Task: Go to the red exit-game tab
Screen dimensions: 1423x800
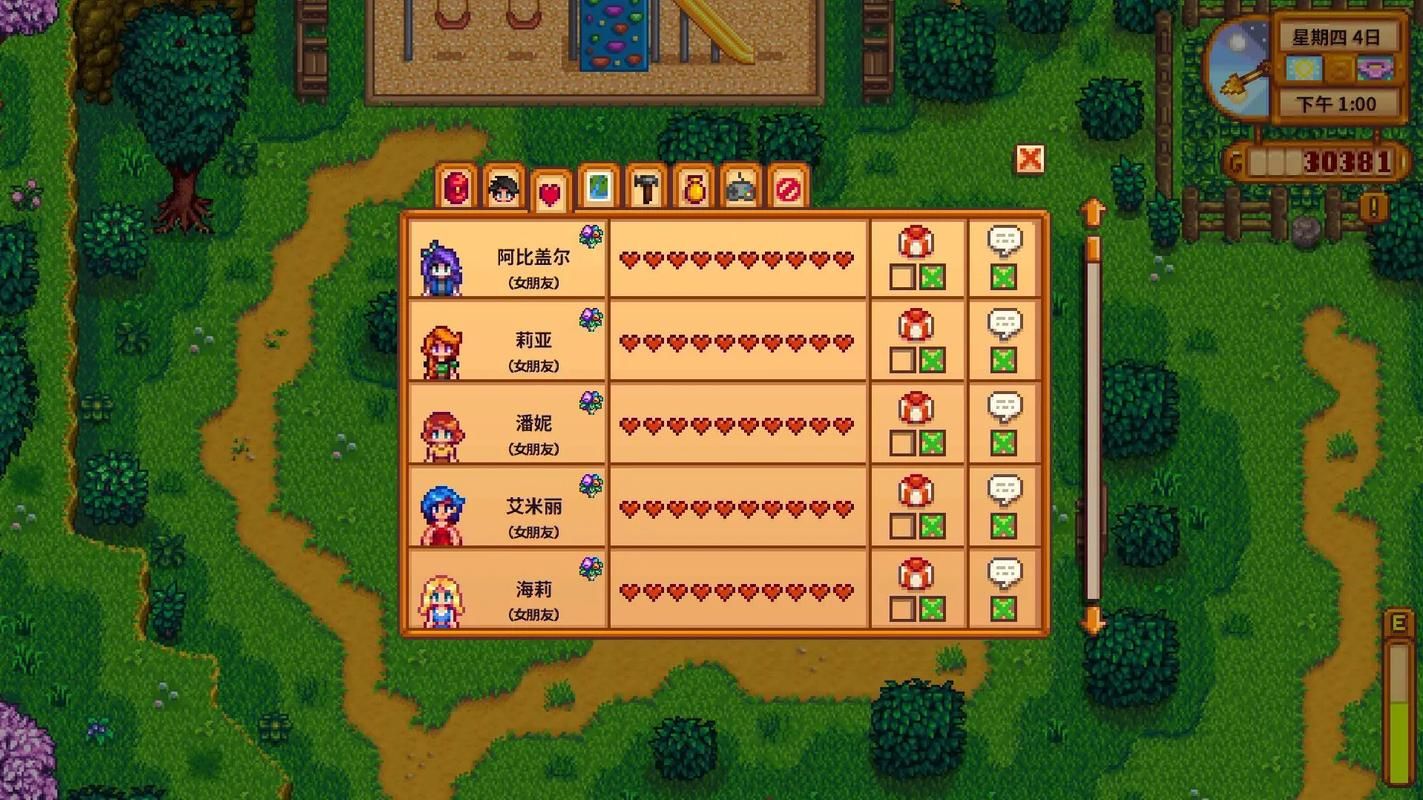Action: 788,187
